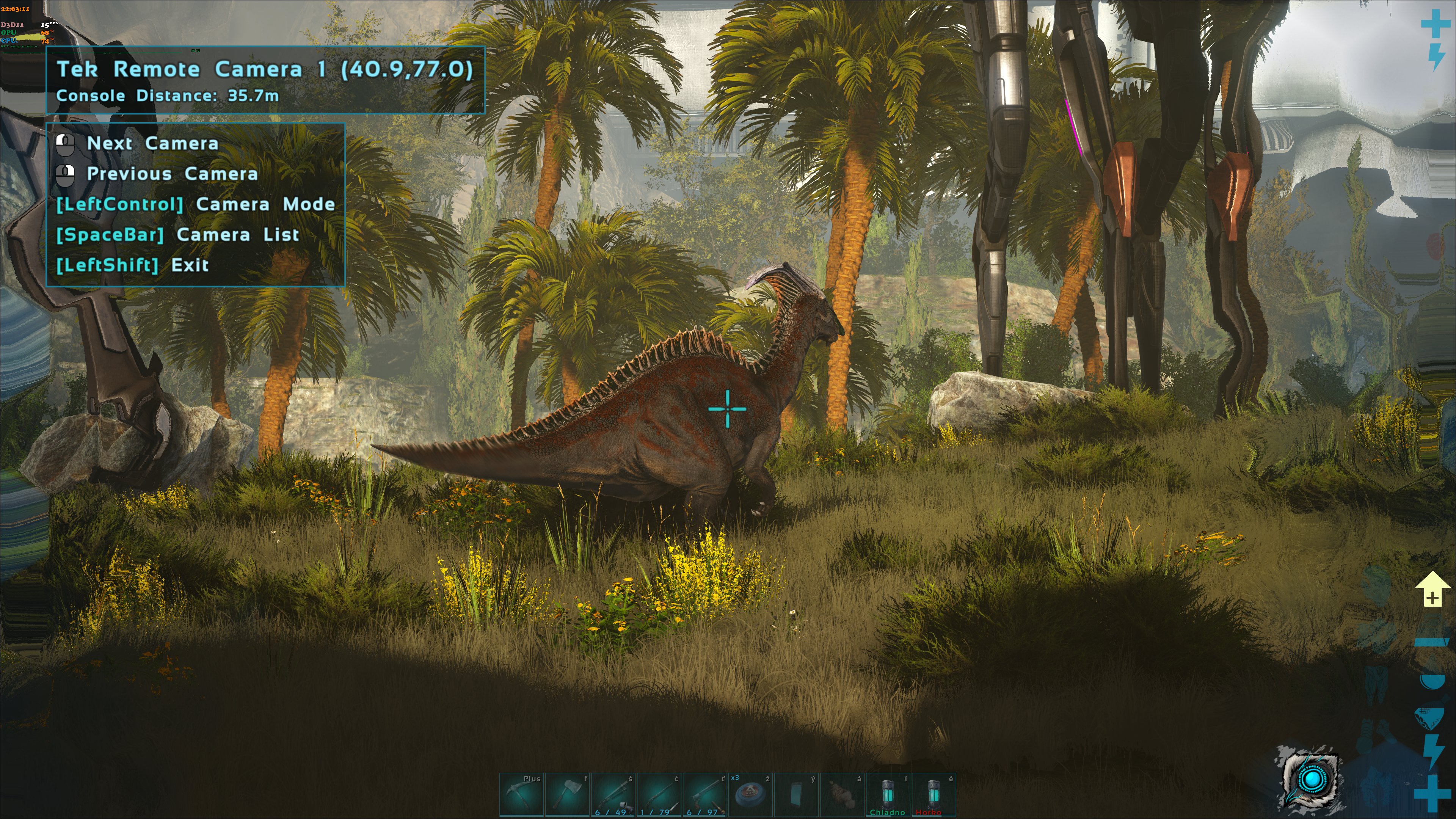The height and width of the screenshot is (819, 1456).
Task: Use the handheld tablet hotbar item
Action: pyautogui.click(x=796, y=795)
